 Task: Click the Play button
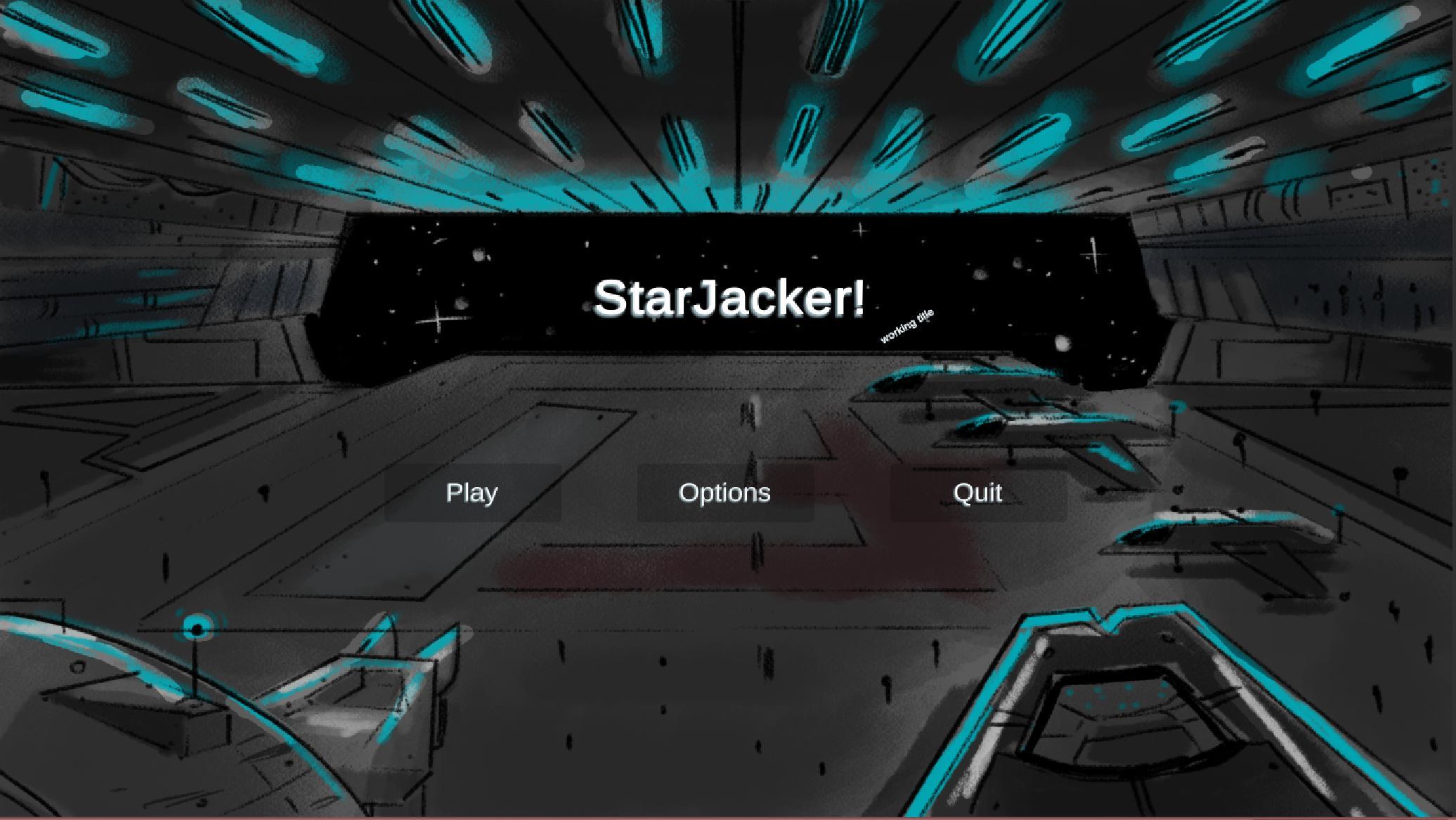point(471,493)
